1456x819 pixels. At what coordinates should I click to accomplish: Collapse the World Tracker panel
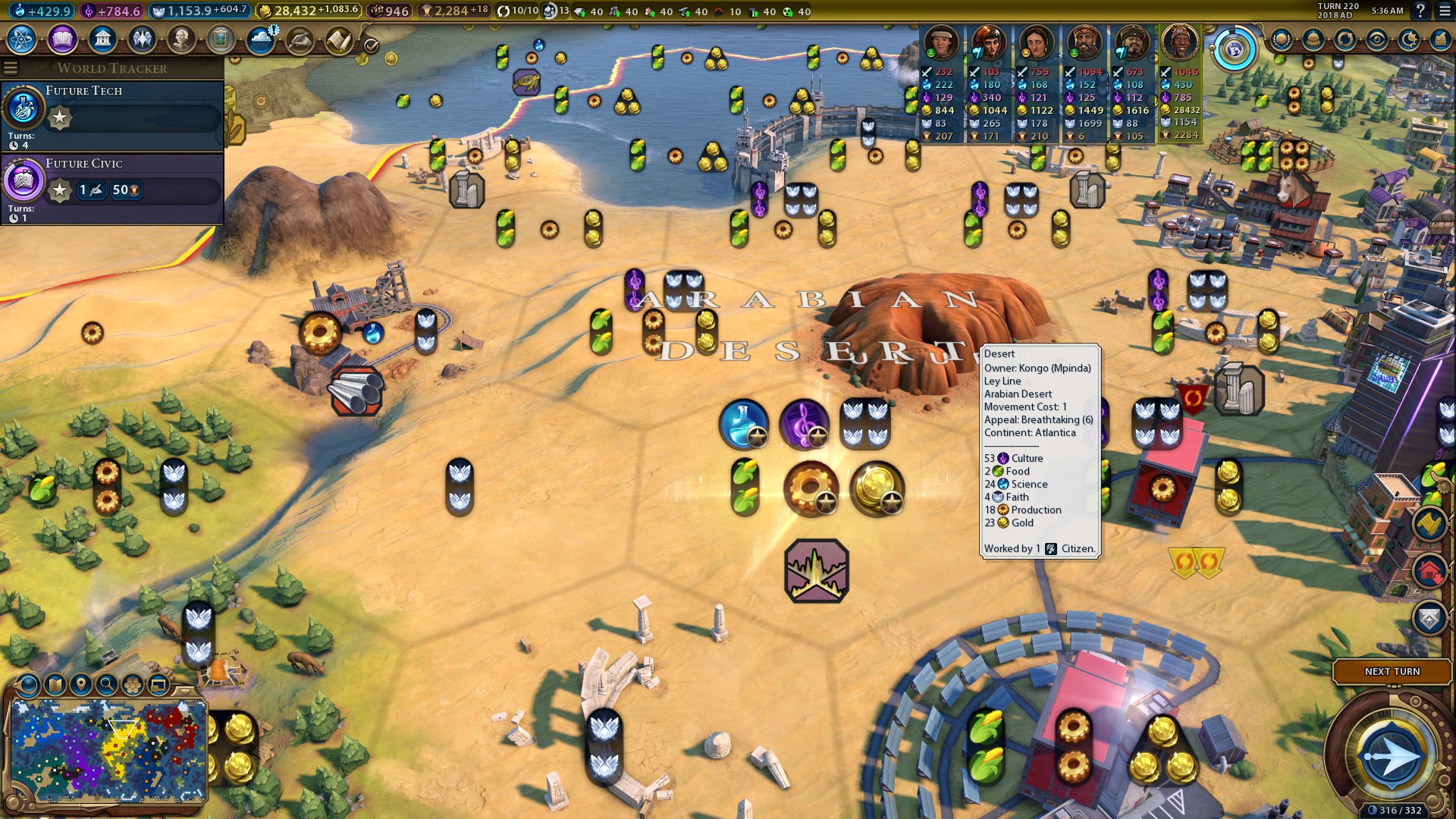(10, 67)
